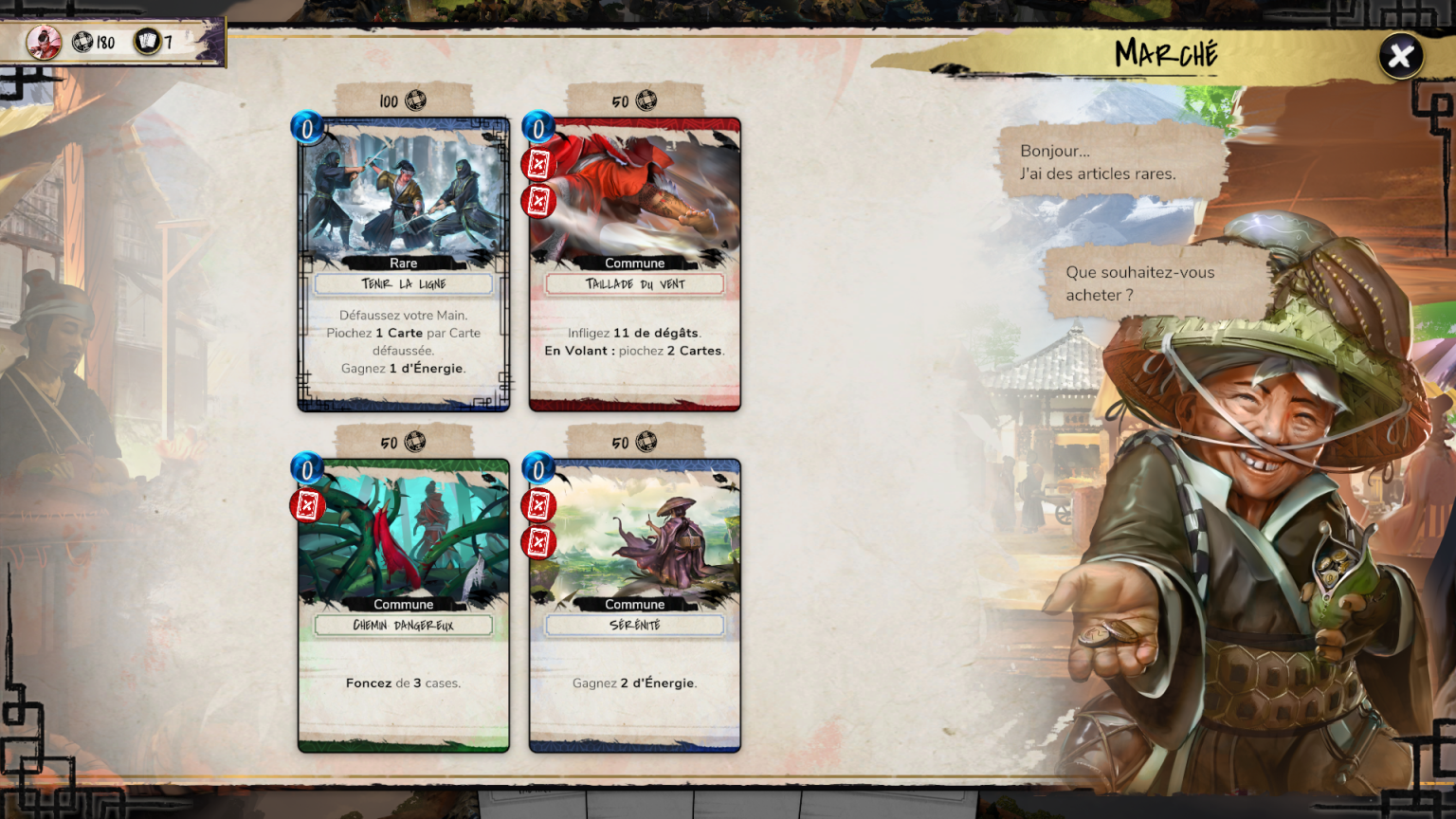The width and height of the screenshot is (1456, 819).
Task: Close the Marché screen
Action: (x=1400, y=56)
